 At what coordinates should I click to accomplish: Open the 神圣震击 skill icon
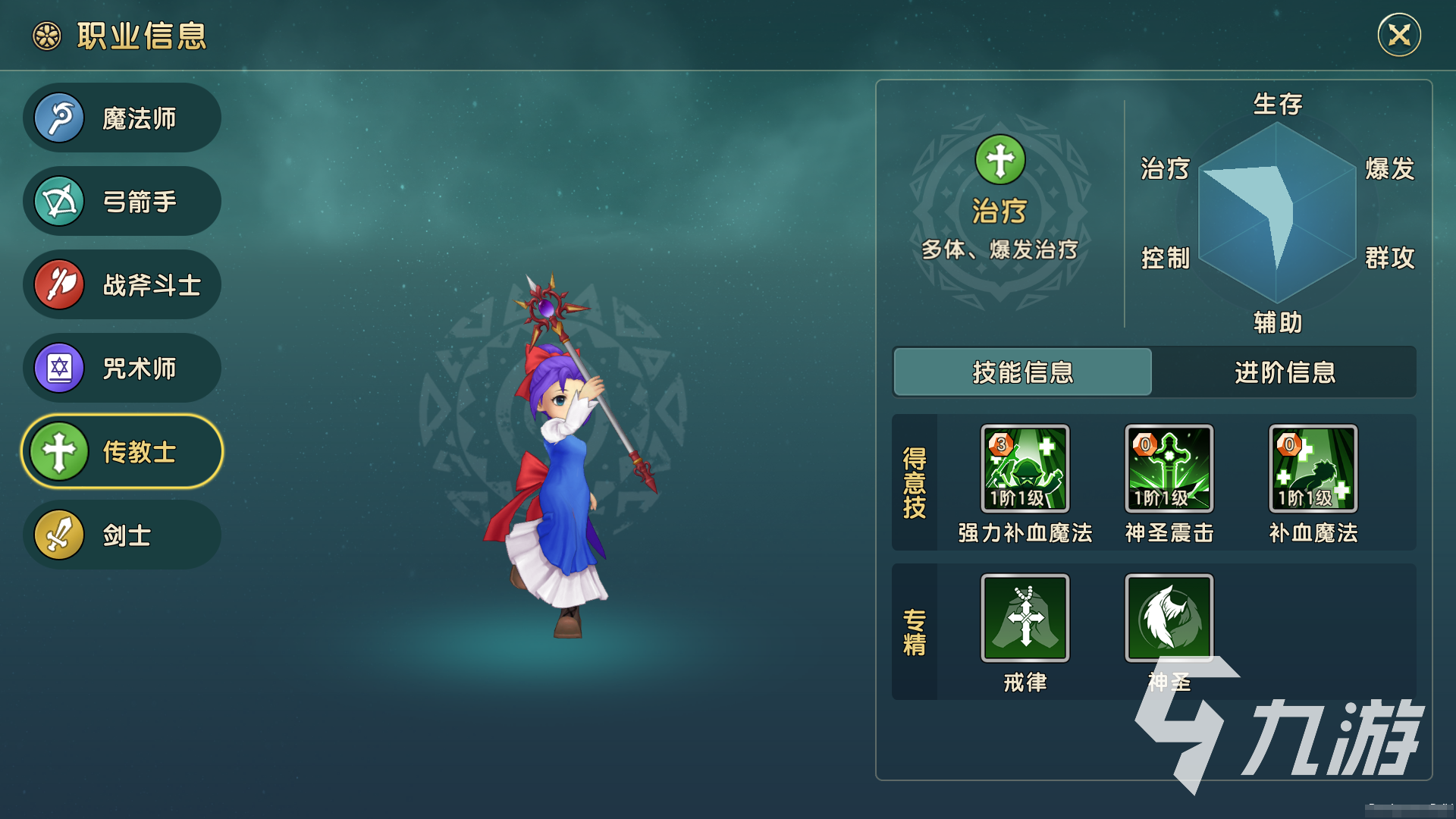click(x=1169, y=469)
